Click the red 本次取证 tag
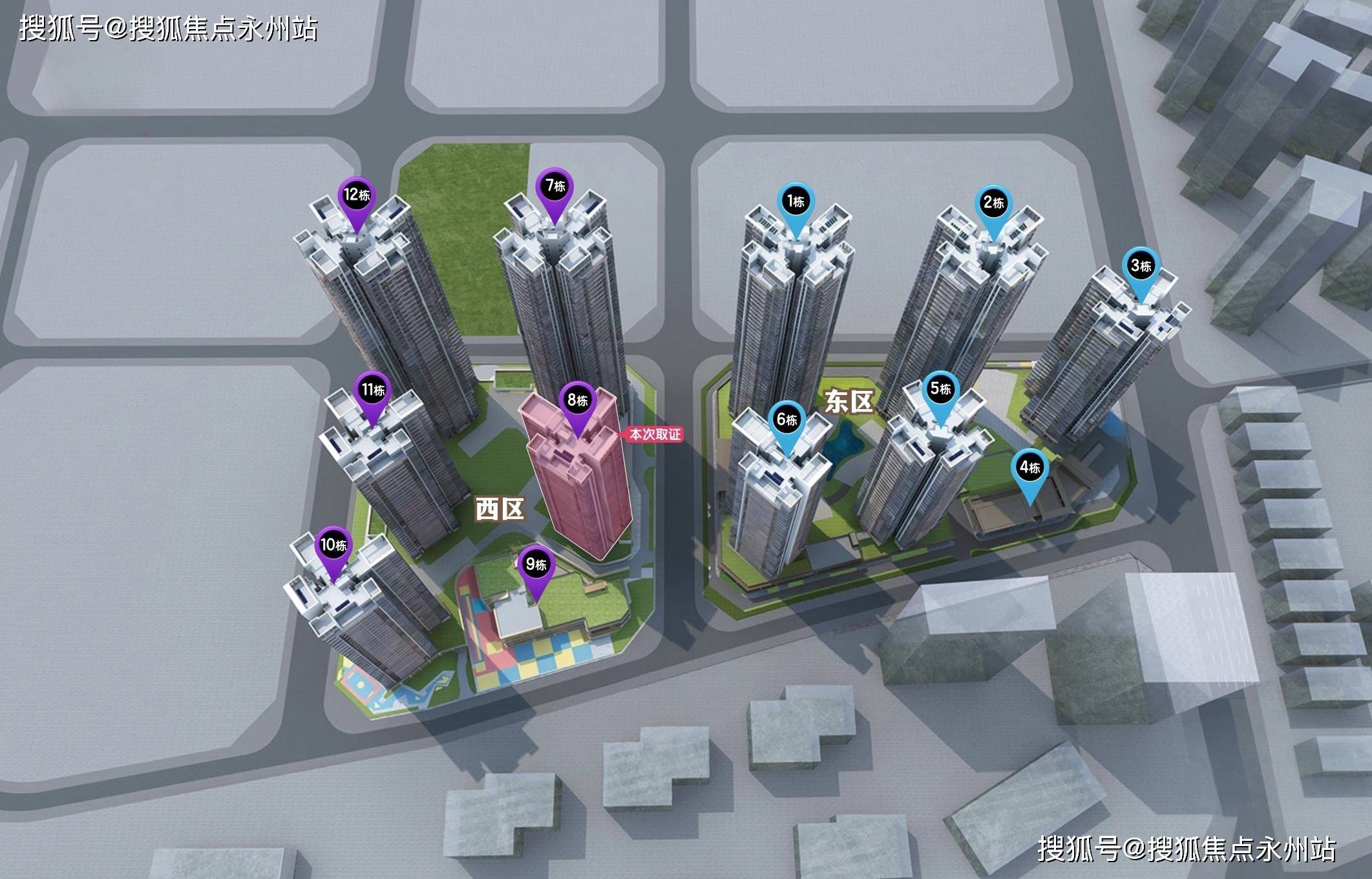This screenshot has height=879, width=1372. pyautogui.click(x=654, y=434)
